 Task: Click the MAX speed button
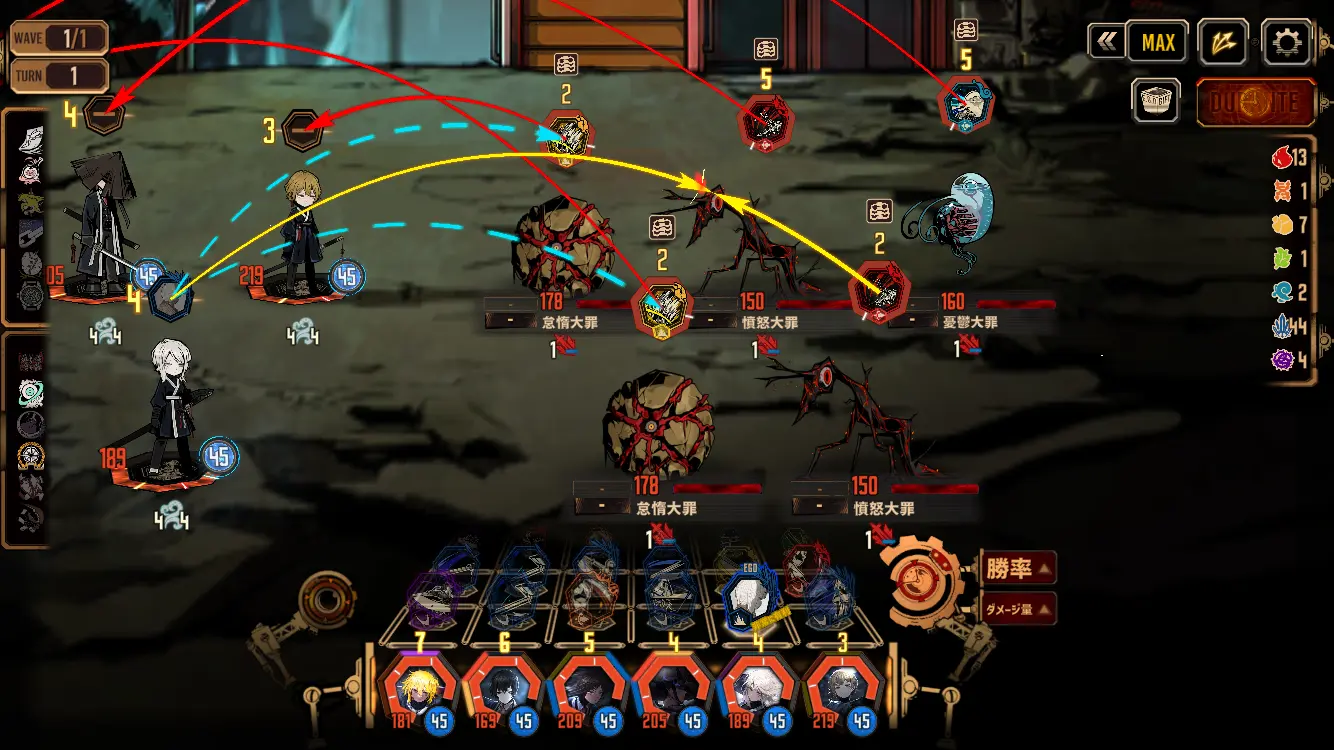[1158, 43]
